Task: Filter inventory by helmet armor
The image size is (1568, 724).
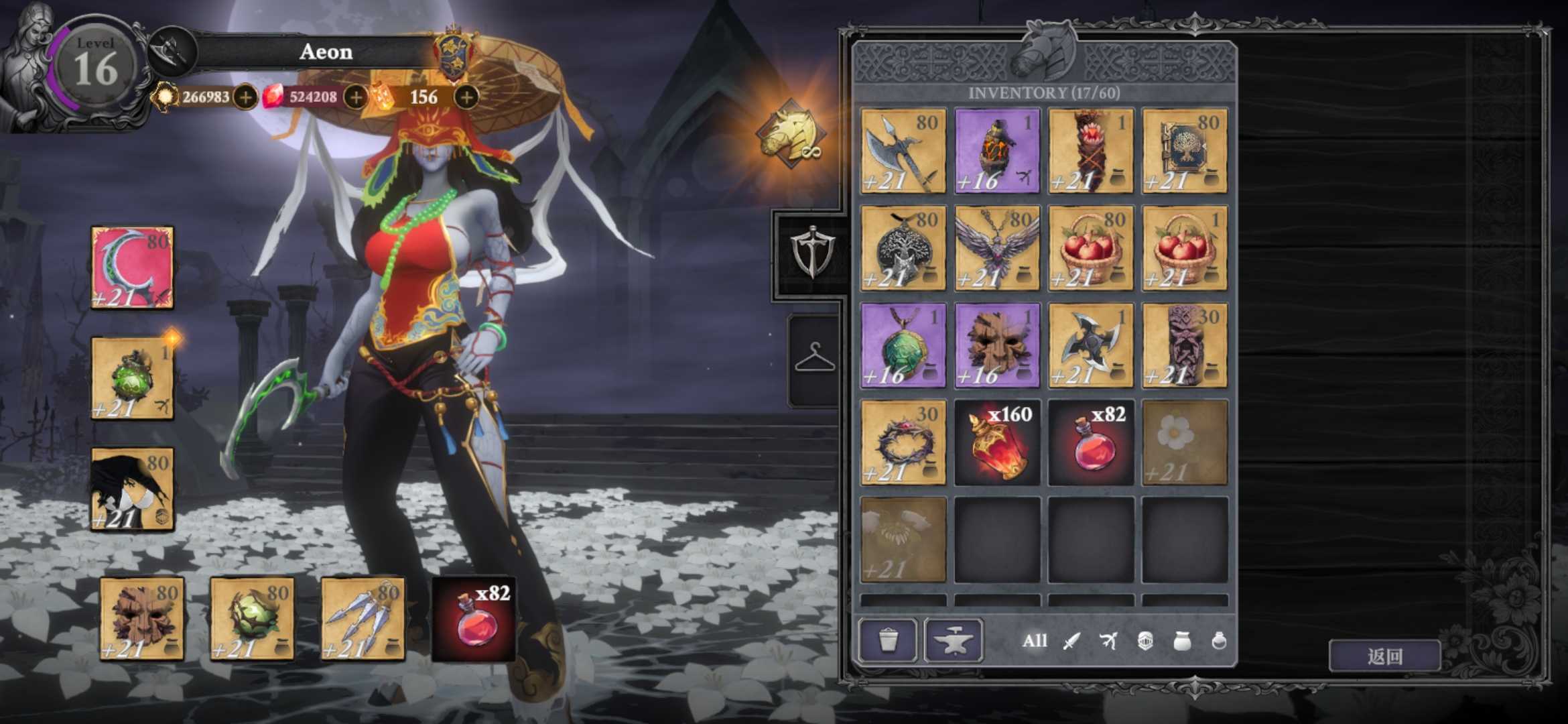Action: click(1145, 641)
